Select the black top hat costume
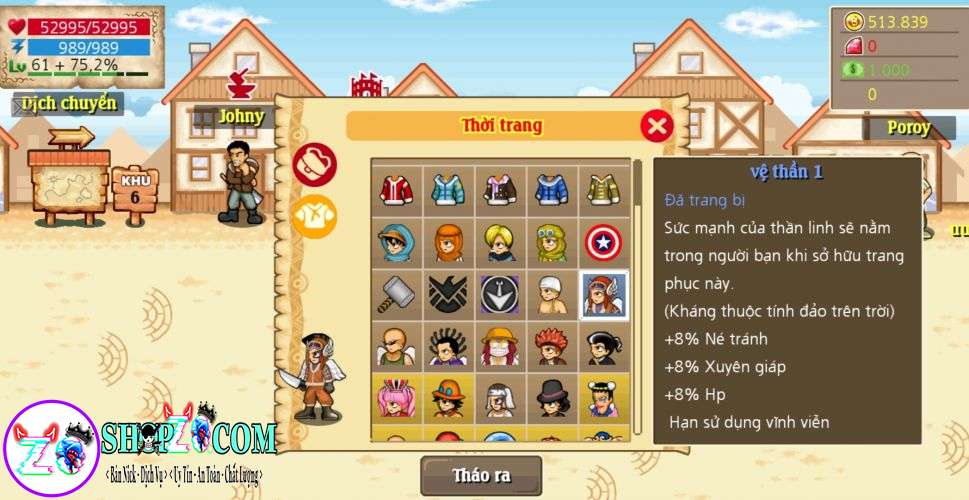 tap(551, 398)
